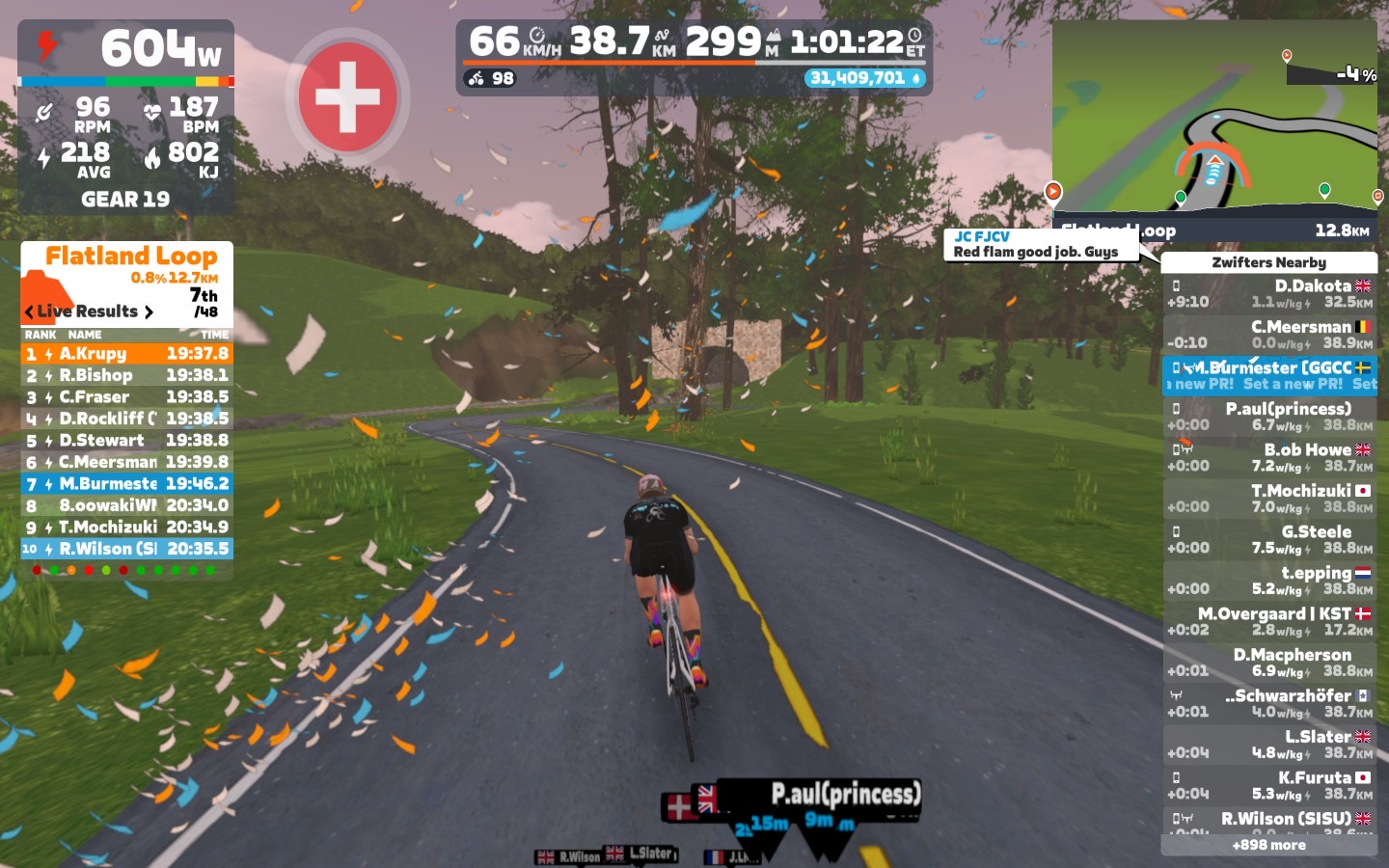The width and height of the screenshot is (1389, 868).
Task: Go to next Live Results panel arrow
Action: [x=149, y=312]
